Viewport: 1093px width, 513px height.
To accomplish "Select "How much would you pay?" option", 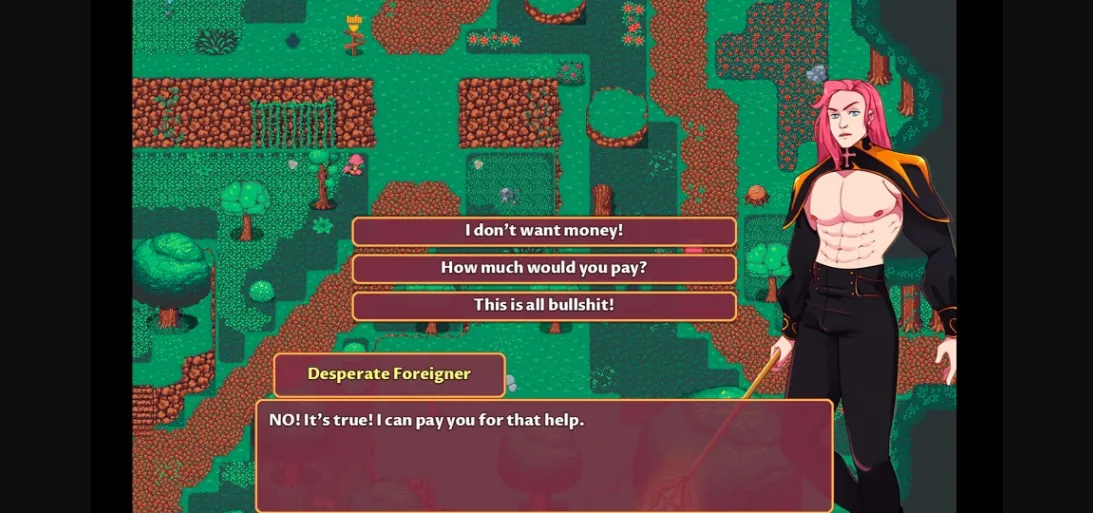I will point(544,268).
